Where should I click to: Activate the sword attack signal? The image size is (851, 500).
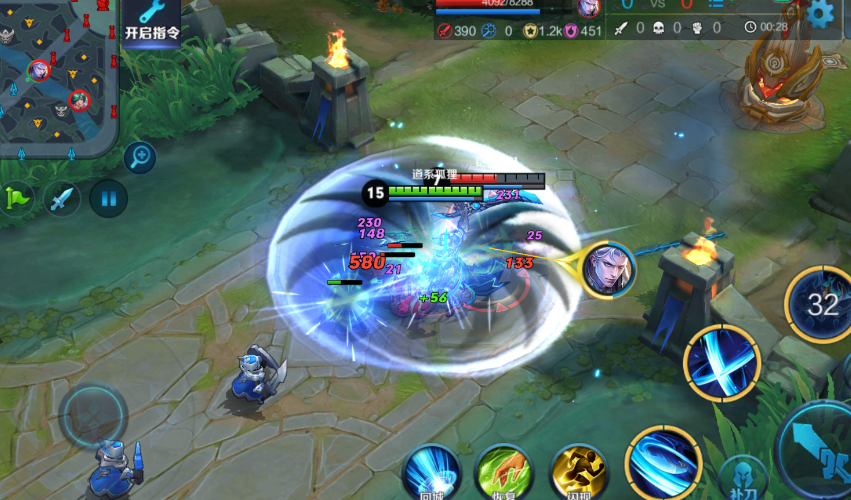(63, 198)
